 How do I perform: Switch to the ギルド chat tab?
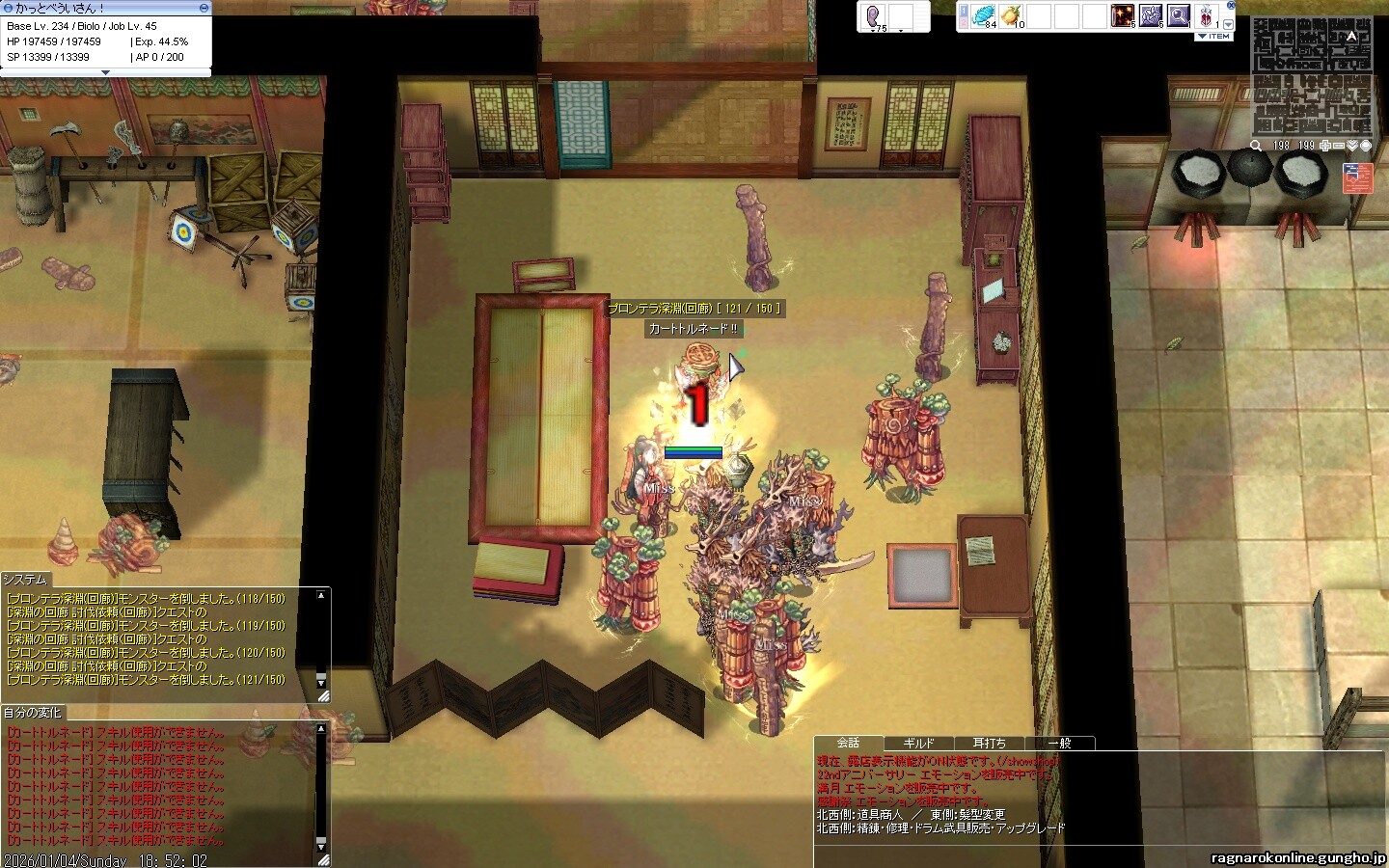coord(918,744)
